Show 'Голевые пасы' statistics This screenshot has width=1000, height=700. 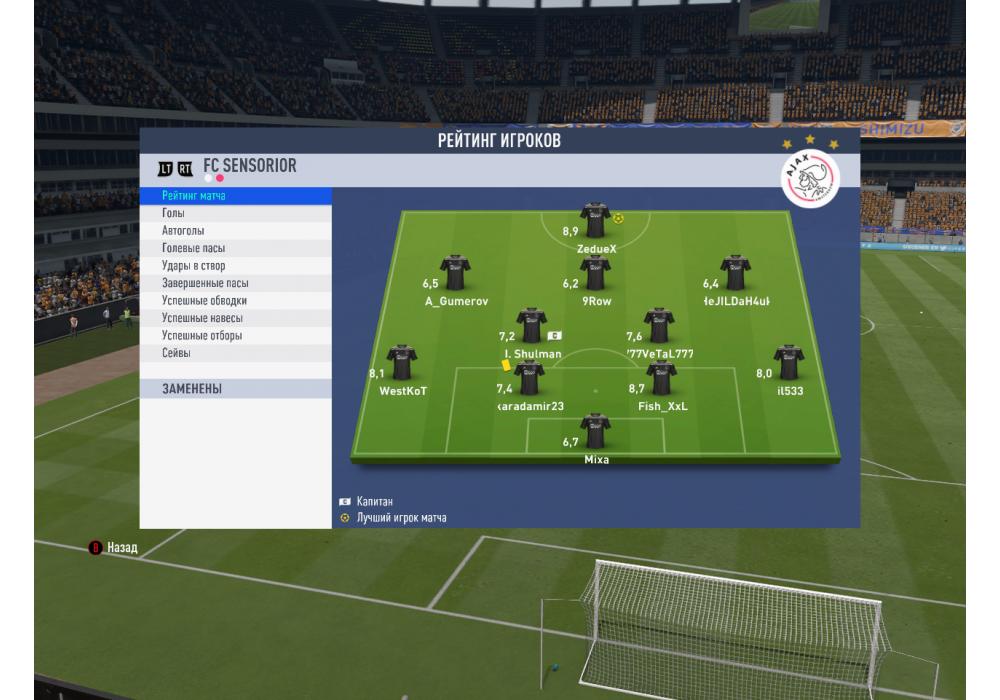coord(235,248)
